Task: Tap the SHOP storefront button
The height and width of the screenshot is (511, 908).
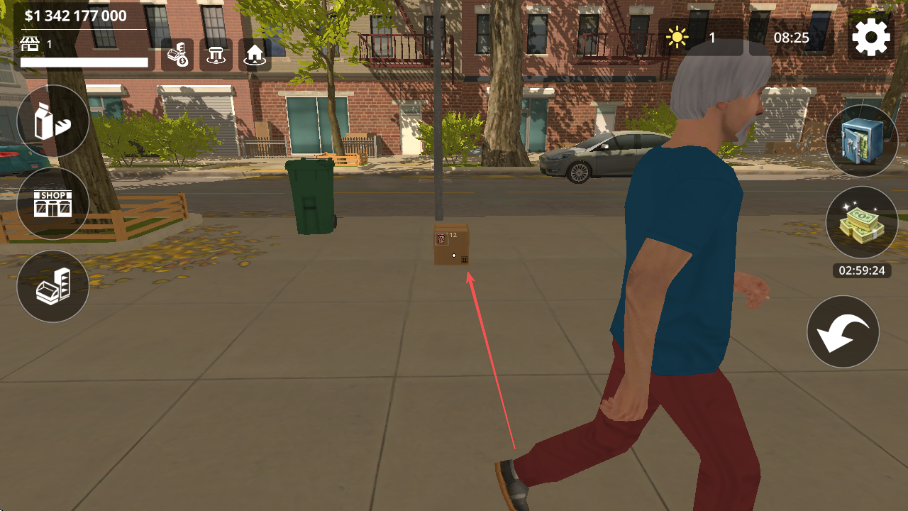Action: [53, 203]
